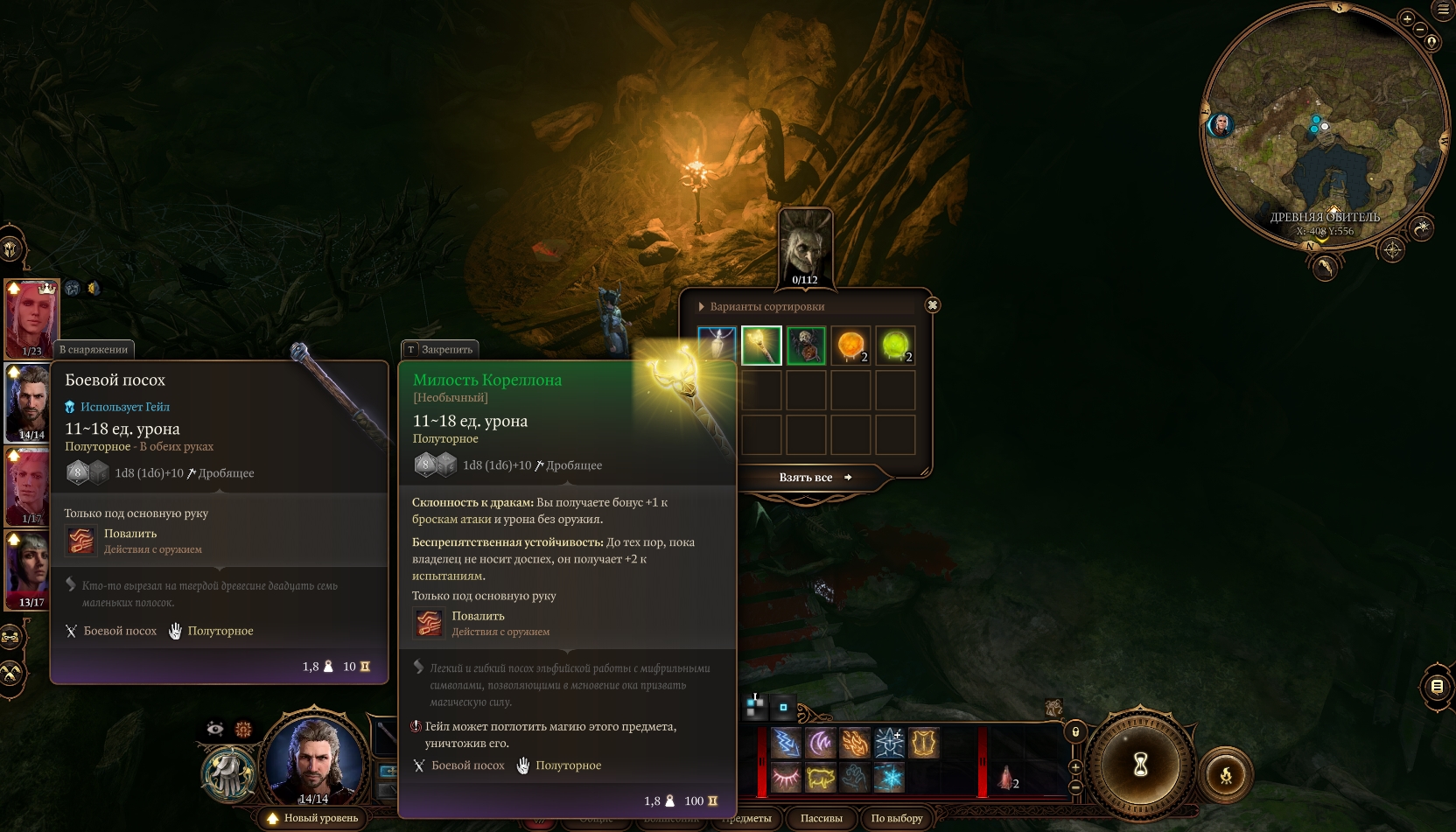Switch hotbar to the "Пассивы" tab

(x=821, y=818)
